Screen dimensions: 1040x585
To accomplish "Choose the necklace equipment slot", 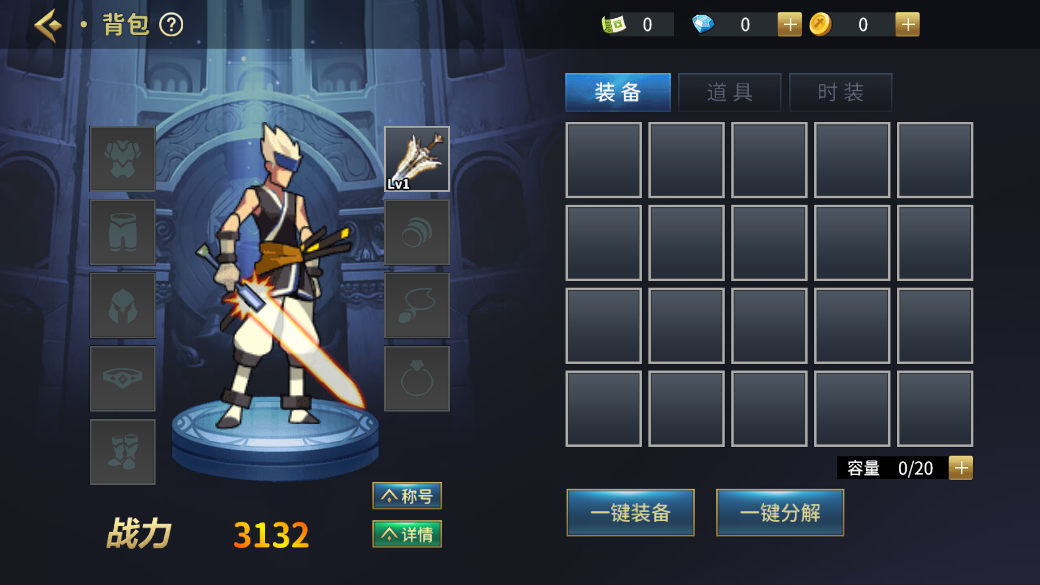I will (417, 305).
